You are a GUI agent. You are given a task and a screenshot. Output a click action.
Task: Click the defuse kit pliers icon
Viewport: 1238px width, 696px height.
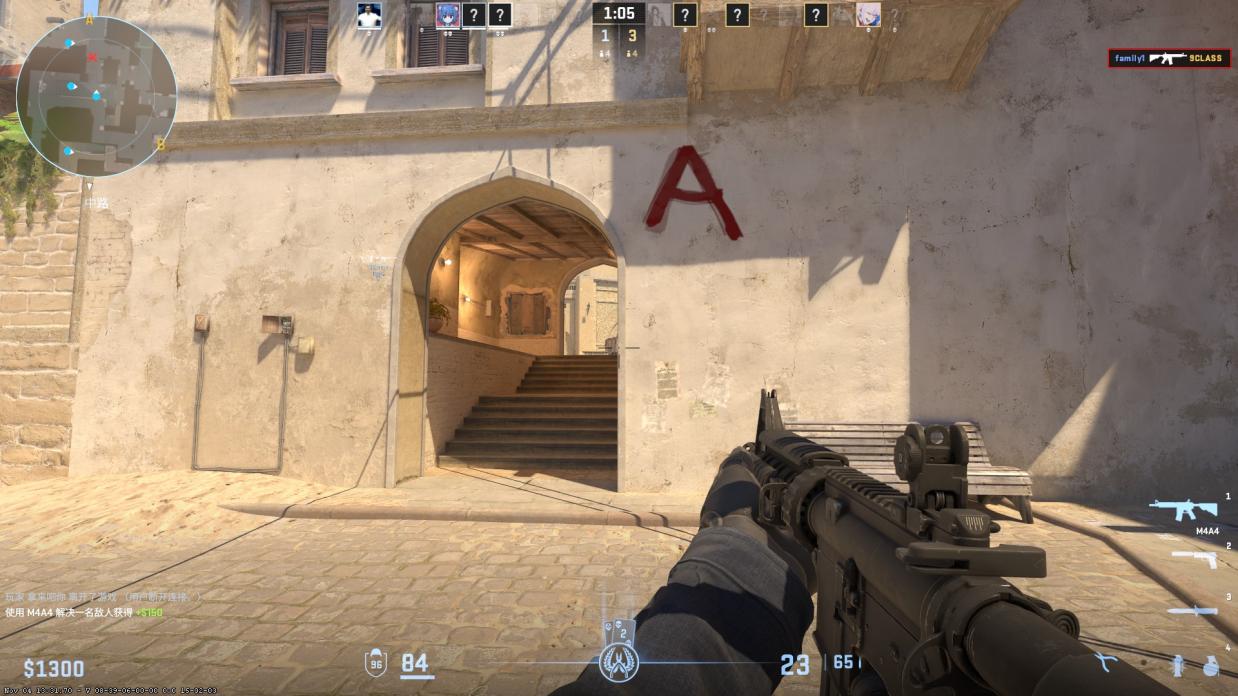click(x=1106, y=663)
